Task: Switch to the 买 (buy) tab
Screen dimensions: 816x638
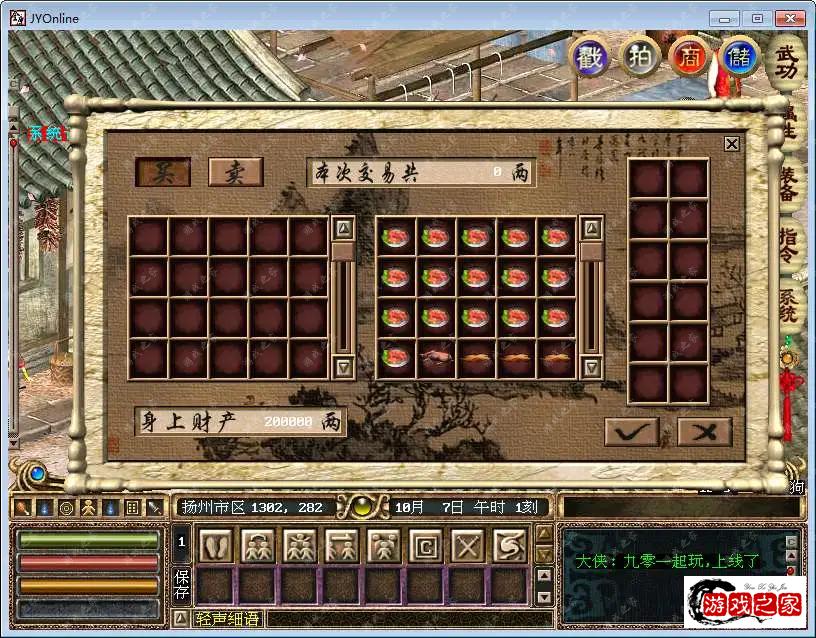Action: [163, 172]
